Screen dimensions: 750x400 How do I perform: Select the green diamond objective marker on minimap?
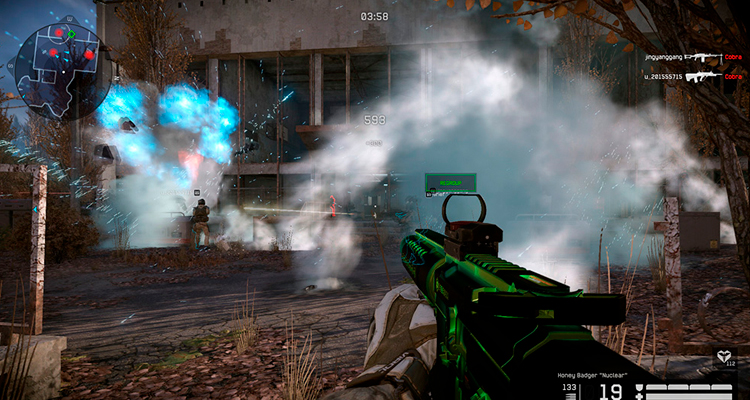(72, 33)
